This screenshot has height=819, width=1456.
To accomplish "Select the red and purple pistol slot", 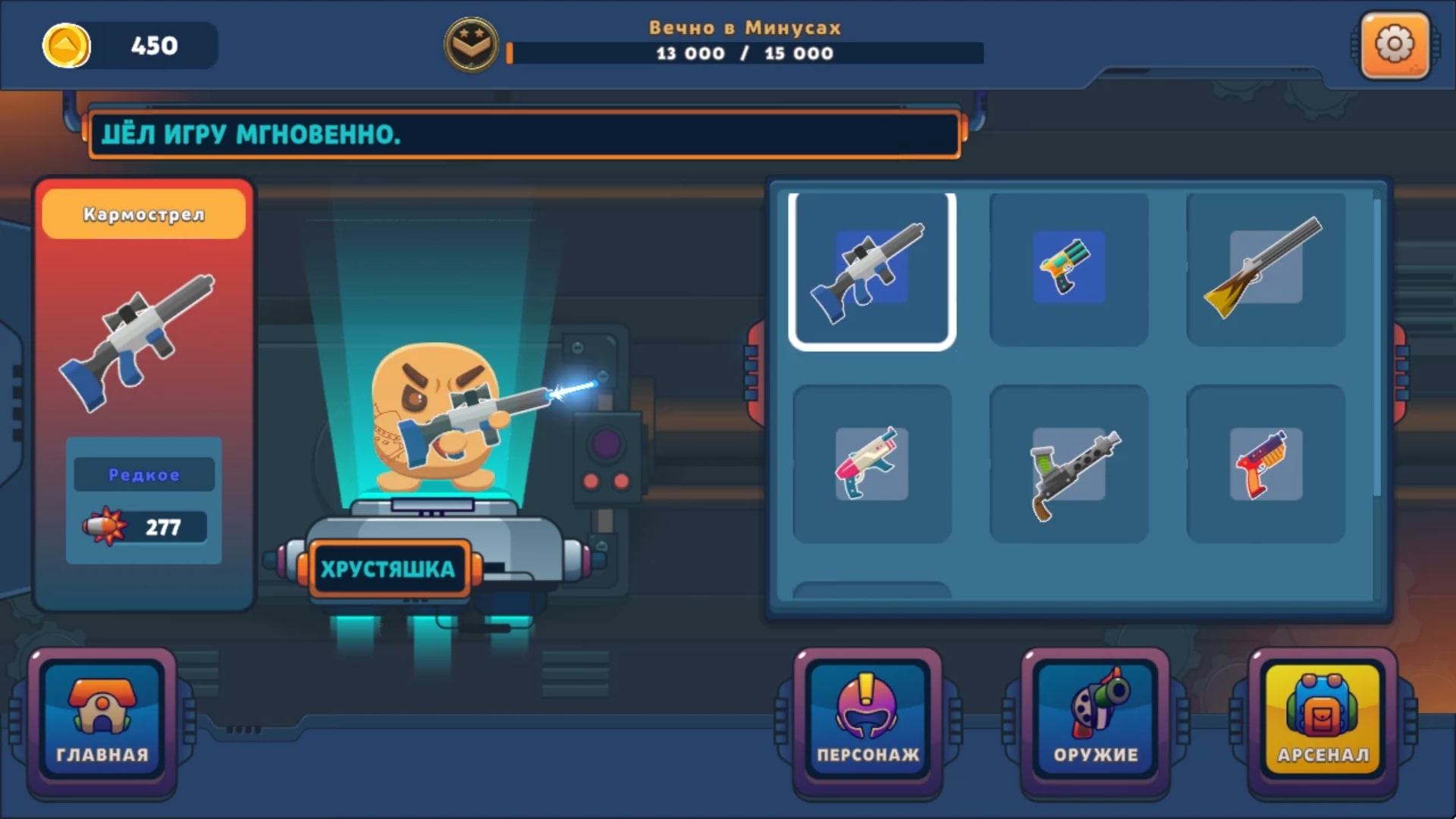I will tap(1265, 463).
